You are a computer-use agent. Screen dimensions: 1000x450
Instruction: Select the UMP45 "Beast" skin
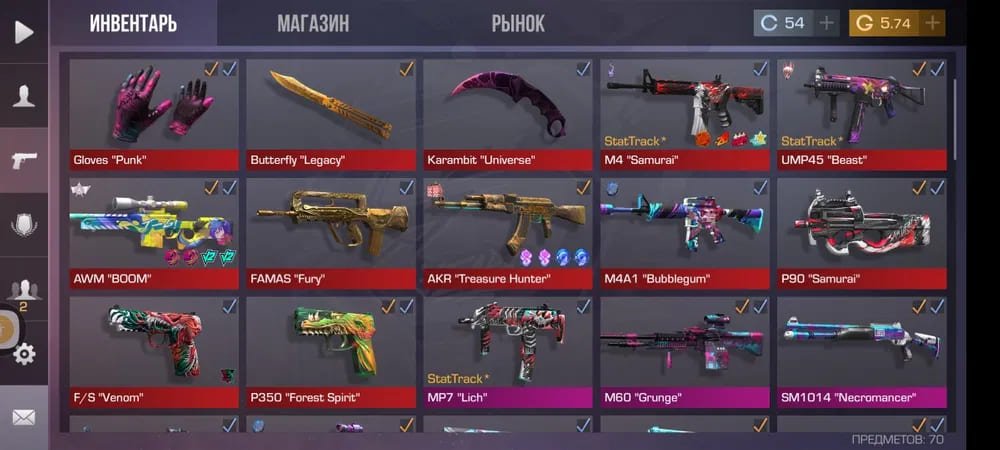pyautogui.click(x=861, y=113)
